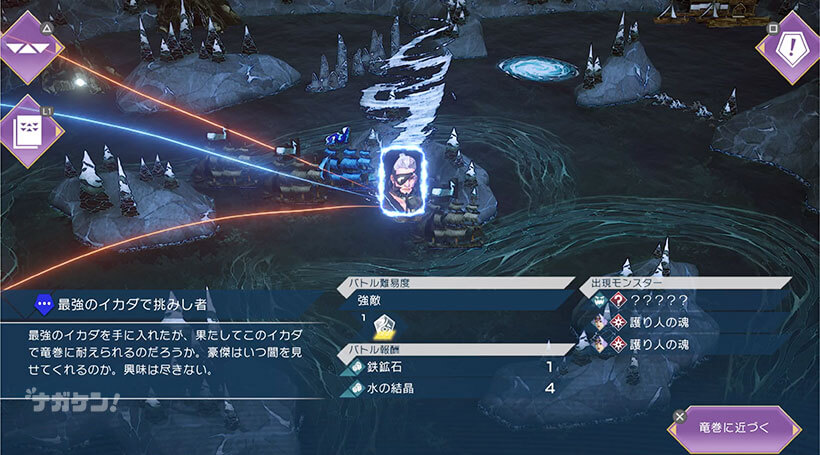820x455 pixels.
Task: Click the 竜巻に近づく button
Action: (x=734, y=429)
